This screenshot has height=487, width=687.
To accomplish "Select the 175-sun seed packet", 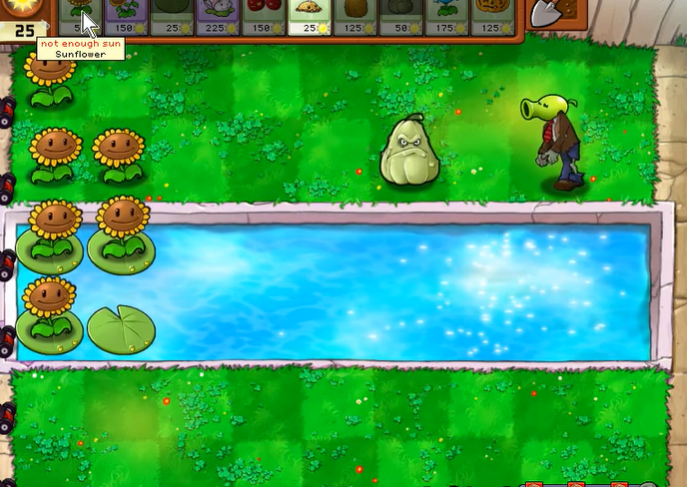I will pos(447,16).
